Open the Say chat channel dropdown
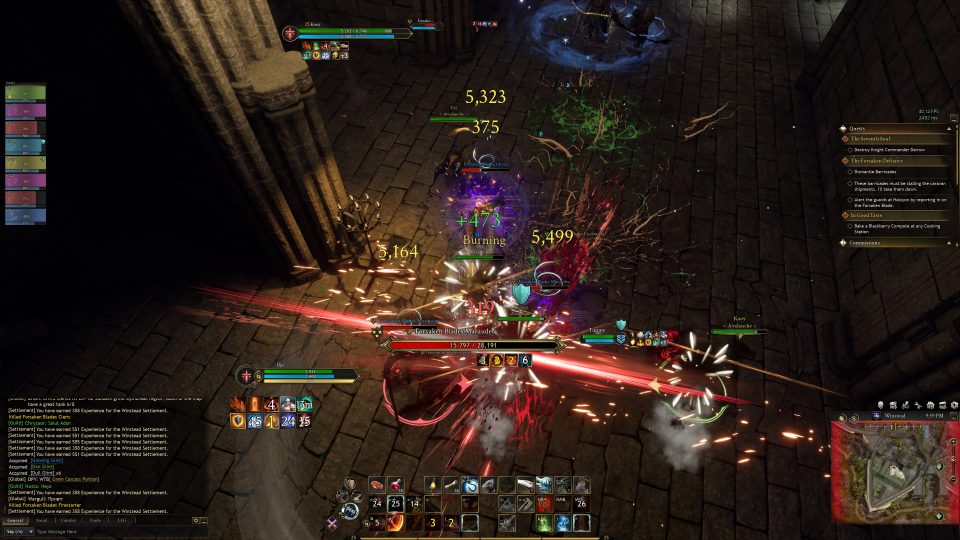The image size is (960, 540). 16,531
